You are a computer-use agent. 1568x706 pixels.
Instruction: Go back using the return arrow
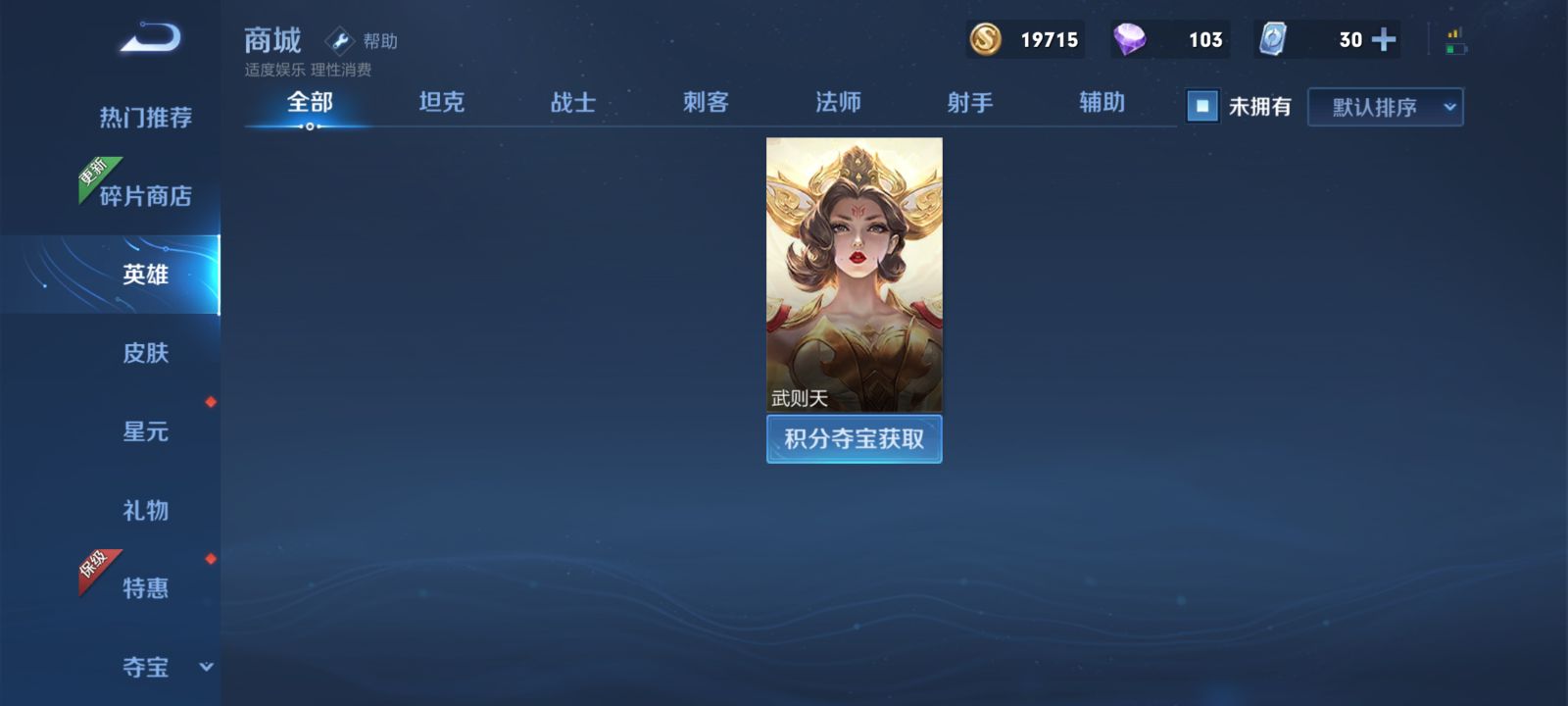pos(151,38)
